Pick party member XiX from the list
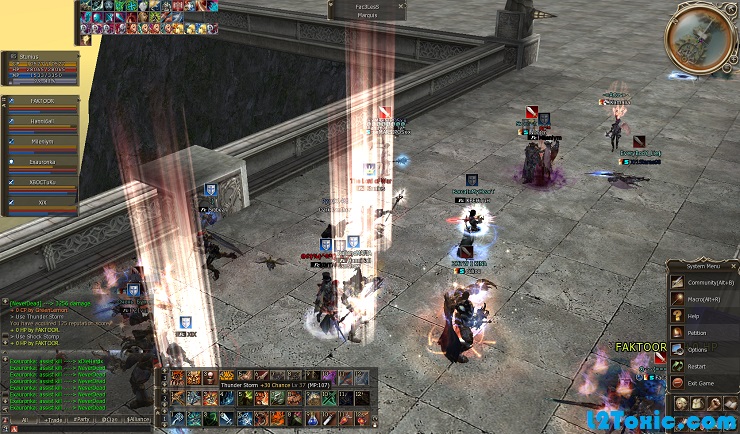Screen dimensions: 740x434 [42, 203]
